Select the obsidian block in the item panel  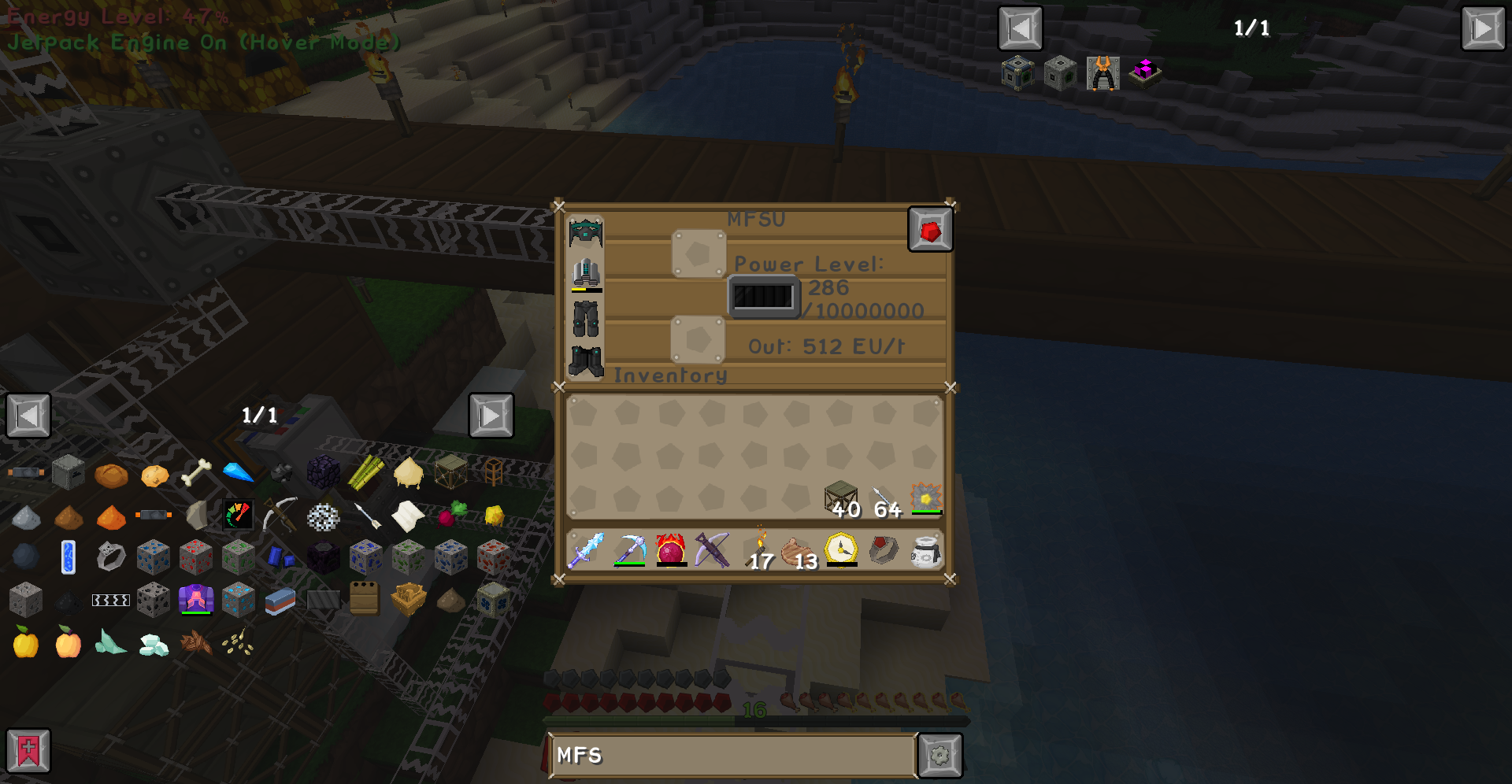pyautogui.click(x=323, y=472)
